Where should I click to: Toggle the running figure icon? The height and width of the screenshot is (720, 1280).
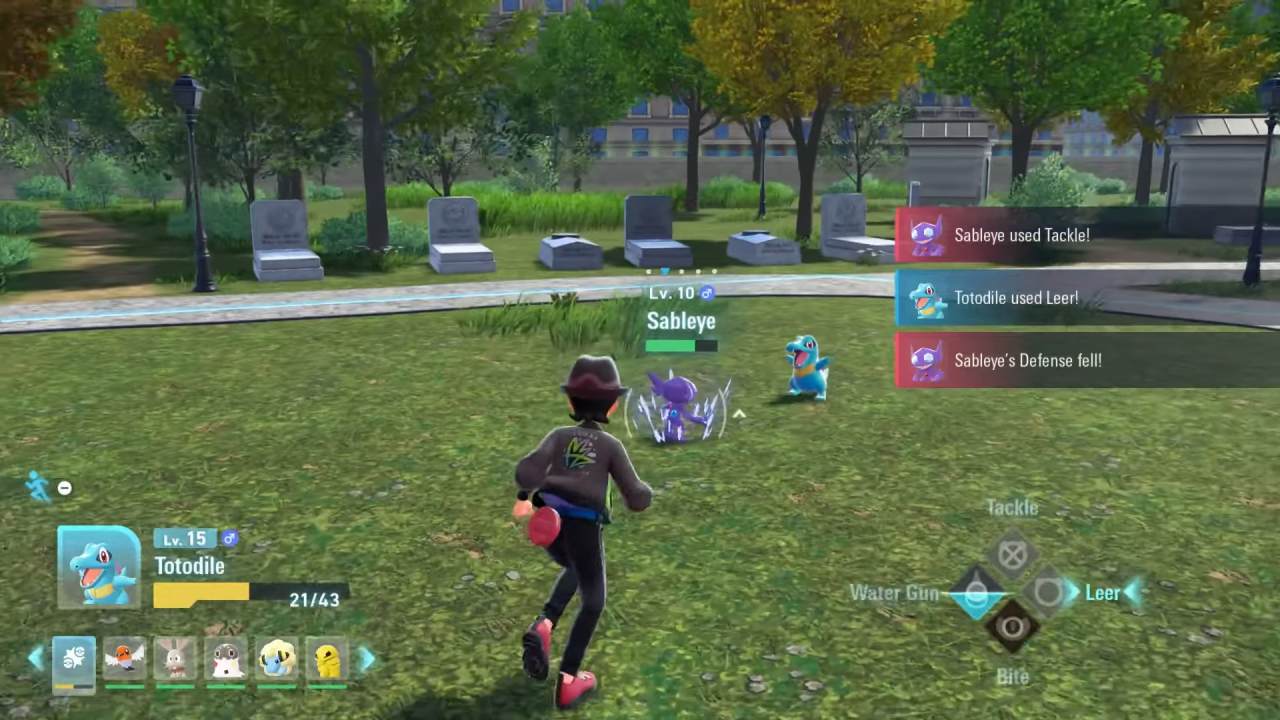(x=38, y=487)
